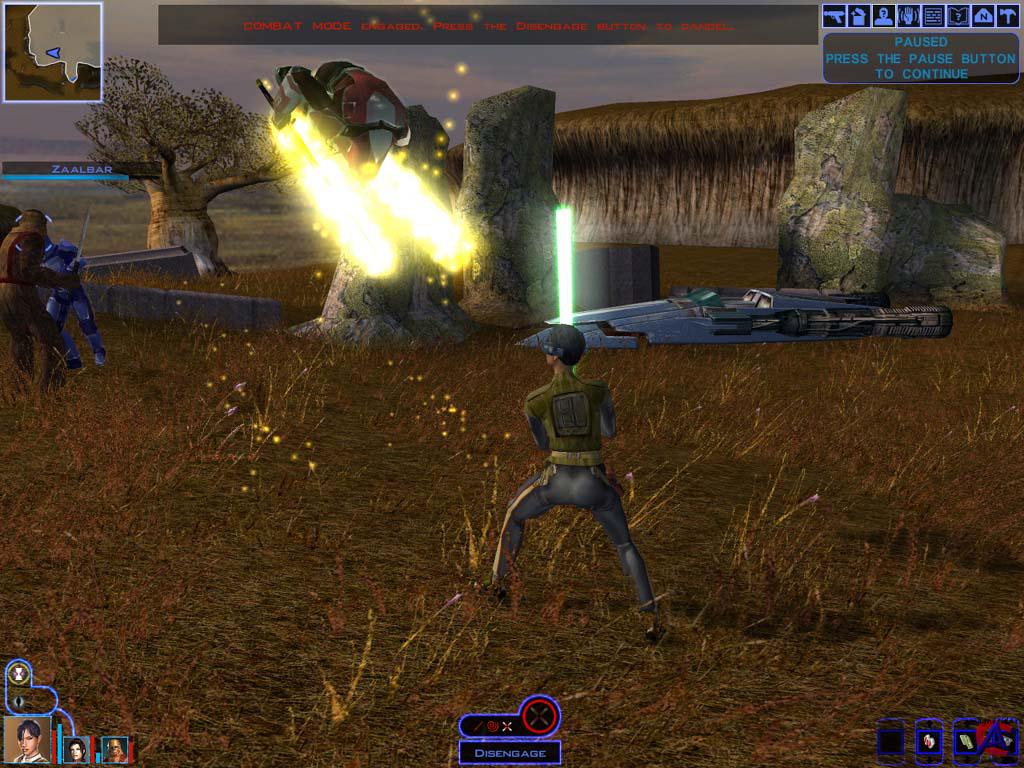Clear the queued action in the red circle

pyautogui.click(x=539, y=715)
